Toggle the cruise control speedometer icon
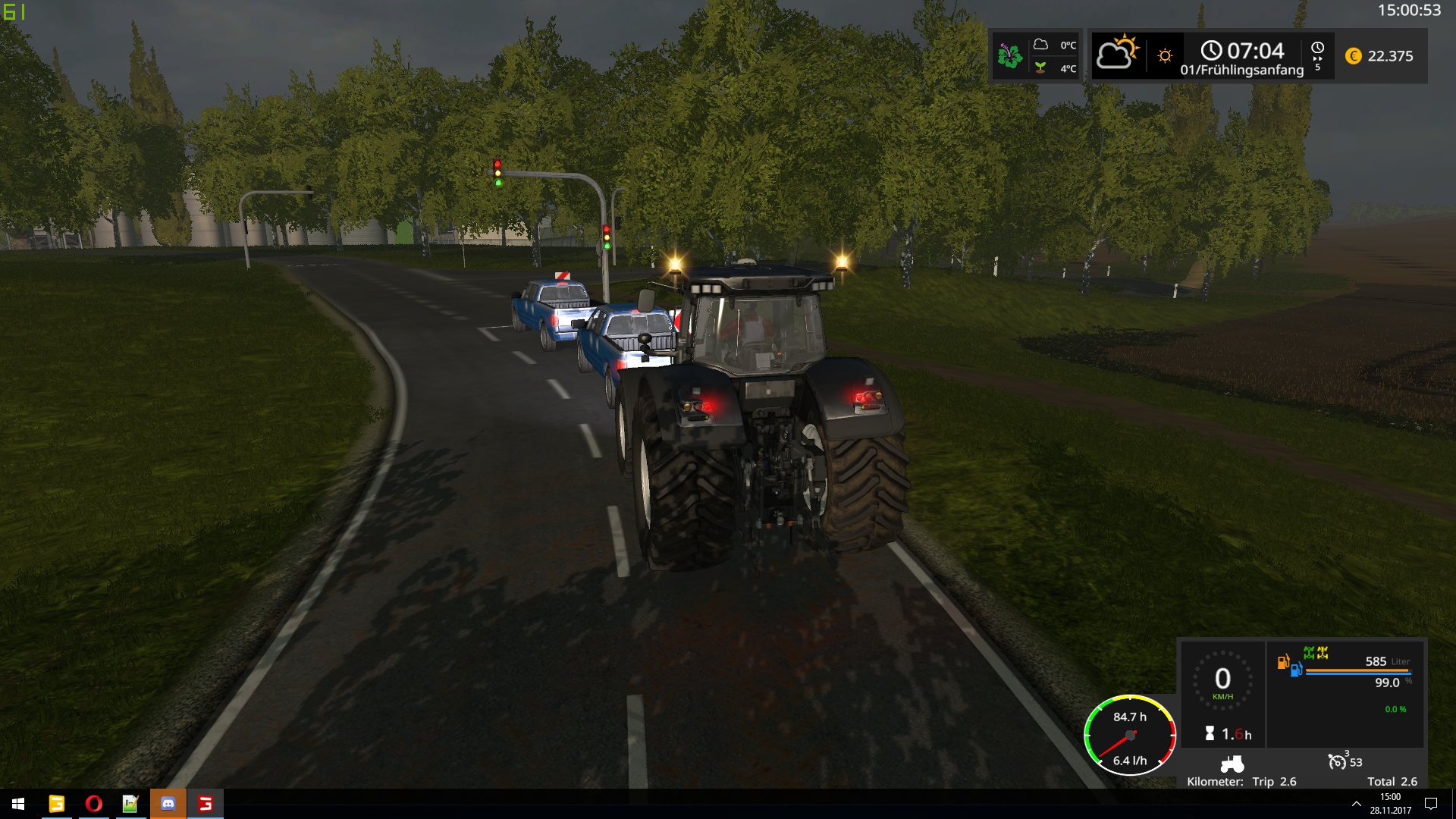 (1337, 761)
